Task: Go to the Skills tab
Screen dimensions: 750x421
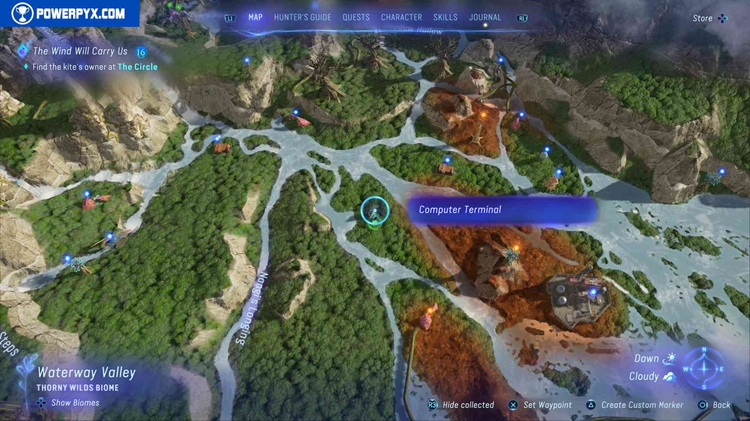Action: [x=445, y=17]
